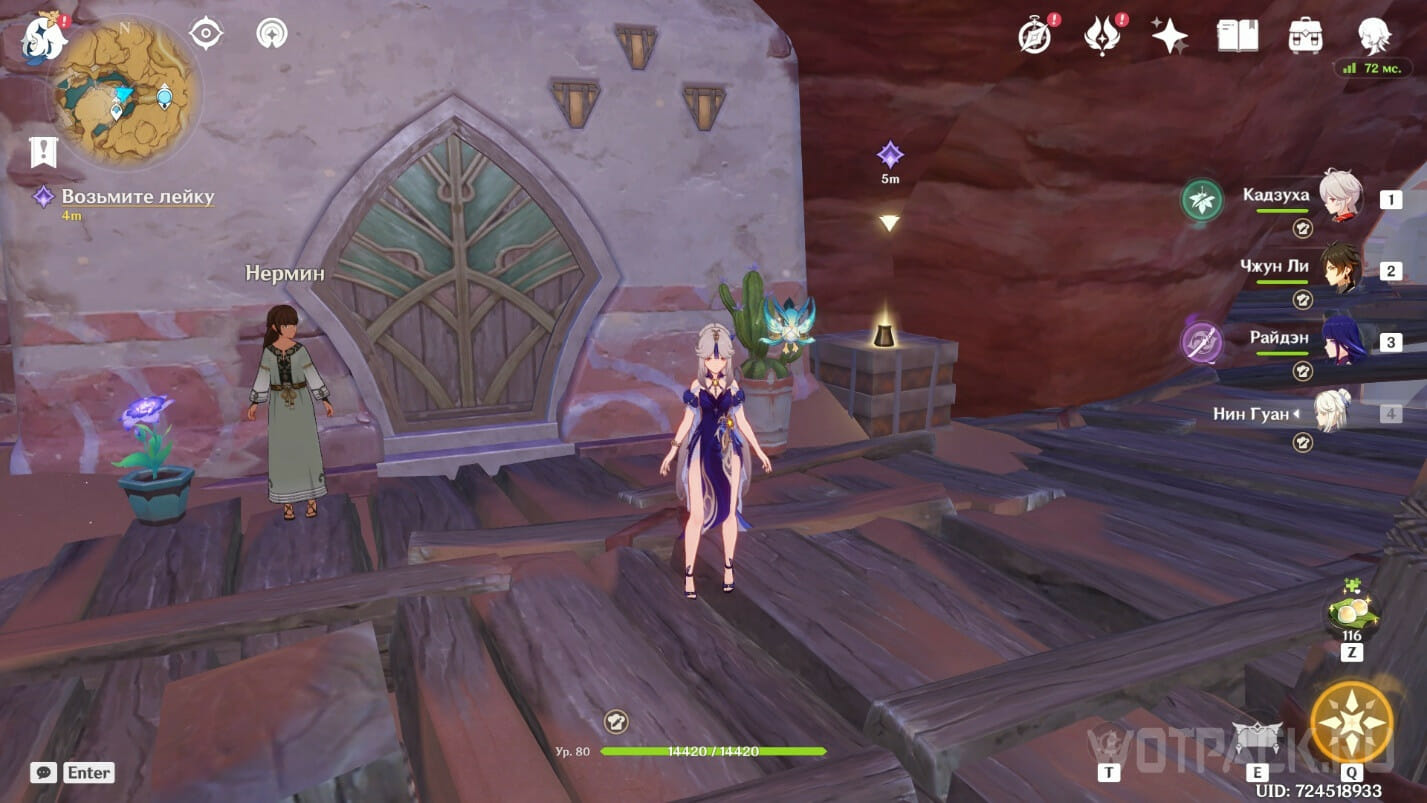Open the events compass icon
The image size is (1427, 803).
pos(1034,36)
